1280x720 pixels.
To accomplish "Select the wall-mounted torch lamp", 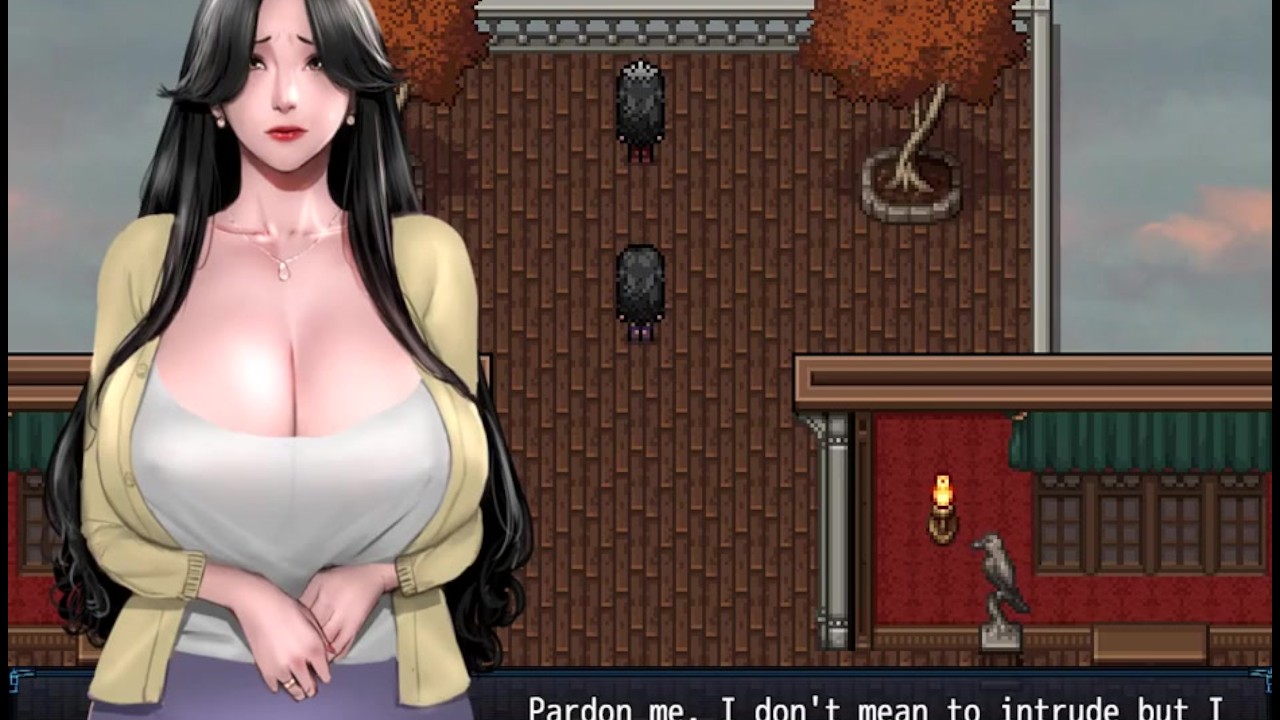I will (941, 500).
